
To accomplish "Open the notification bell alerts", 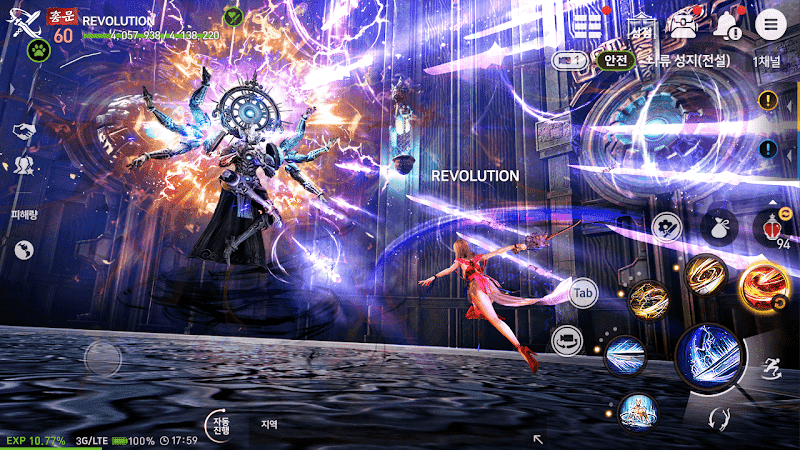I will (728, 25).
